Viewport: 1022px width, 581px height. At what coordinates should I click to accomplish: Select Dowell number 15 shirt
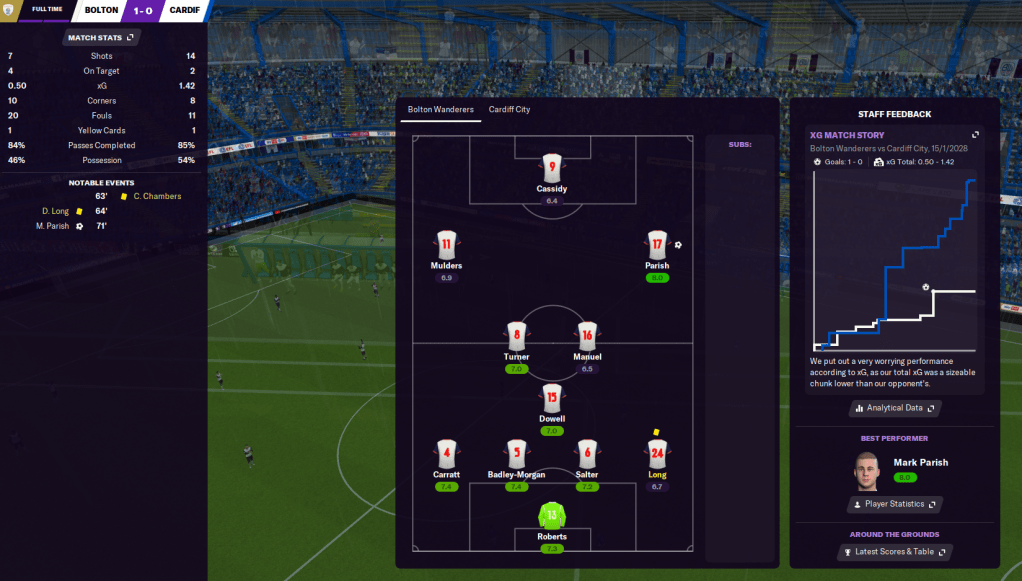pyautogui.click(x=552, y=398)
